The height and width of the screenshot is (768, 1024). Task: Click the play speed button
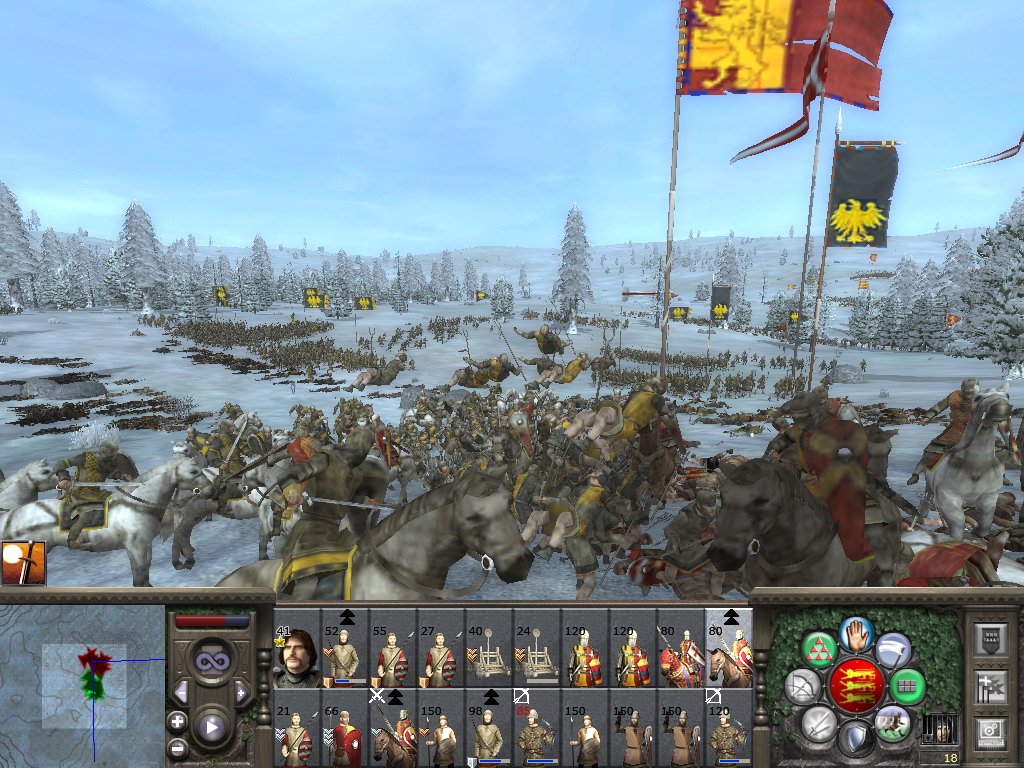coord(212,727)
